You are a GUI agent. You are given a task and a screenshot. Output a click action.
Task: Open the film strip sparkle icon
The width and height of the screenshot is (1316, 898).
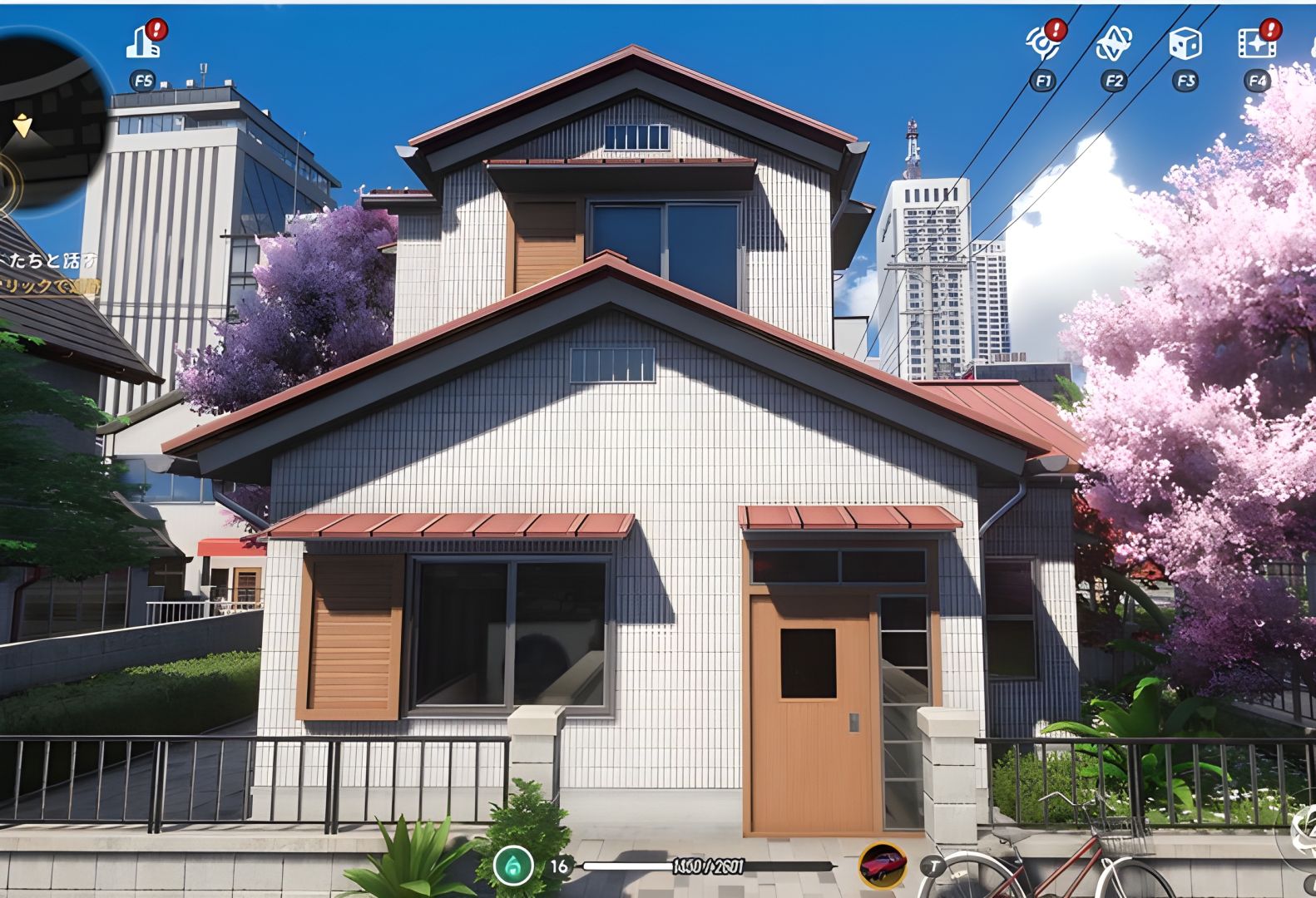pyautogui.click(x=1256, y=43)
